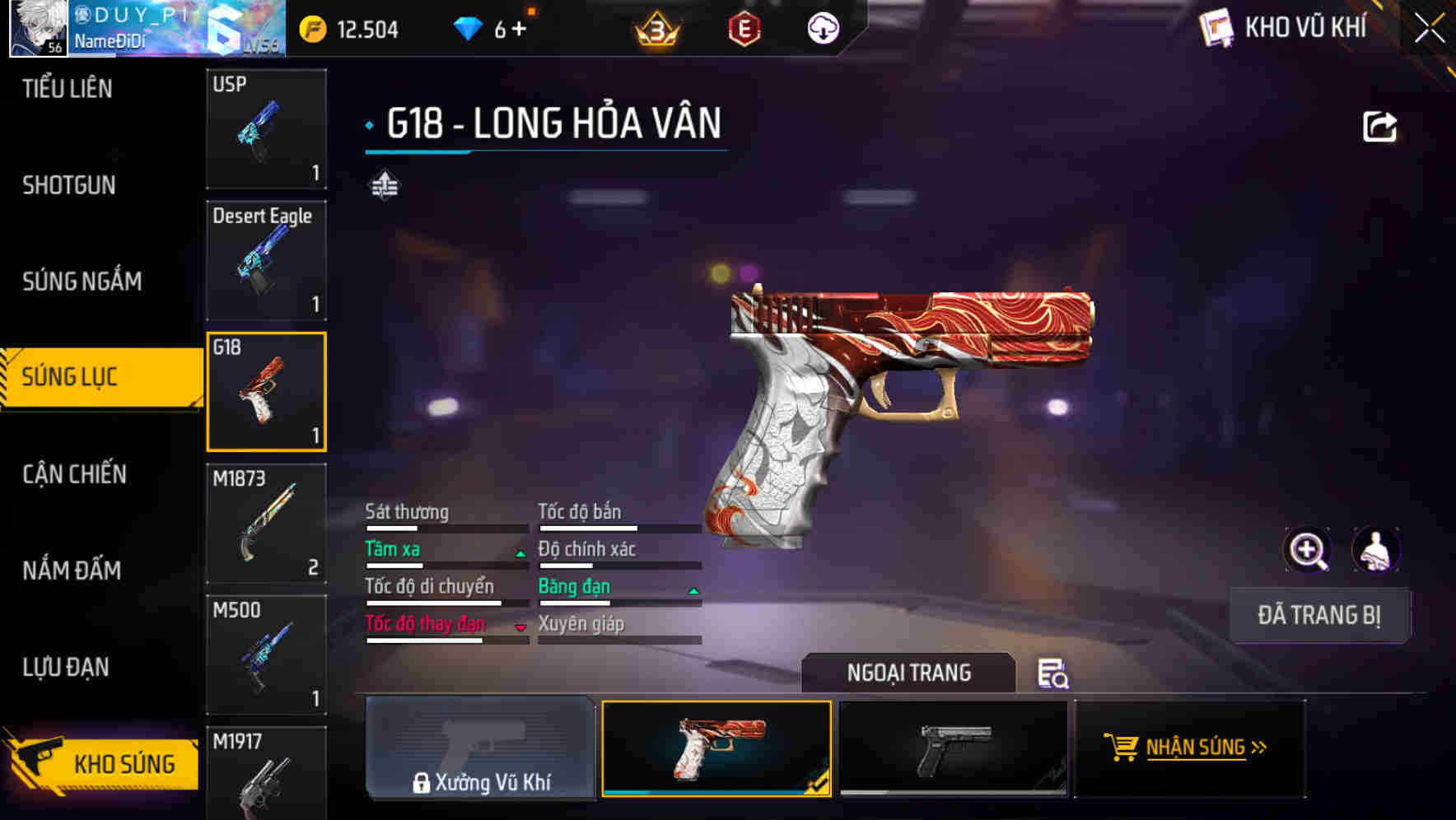Select the Súng Ngắm category
This screenshot has height=820, width=1456.
click(82, 282)
